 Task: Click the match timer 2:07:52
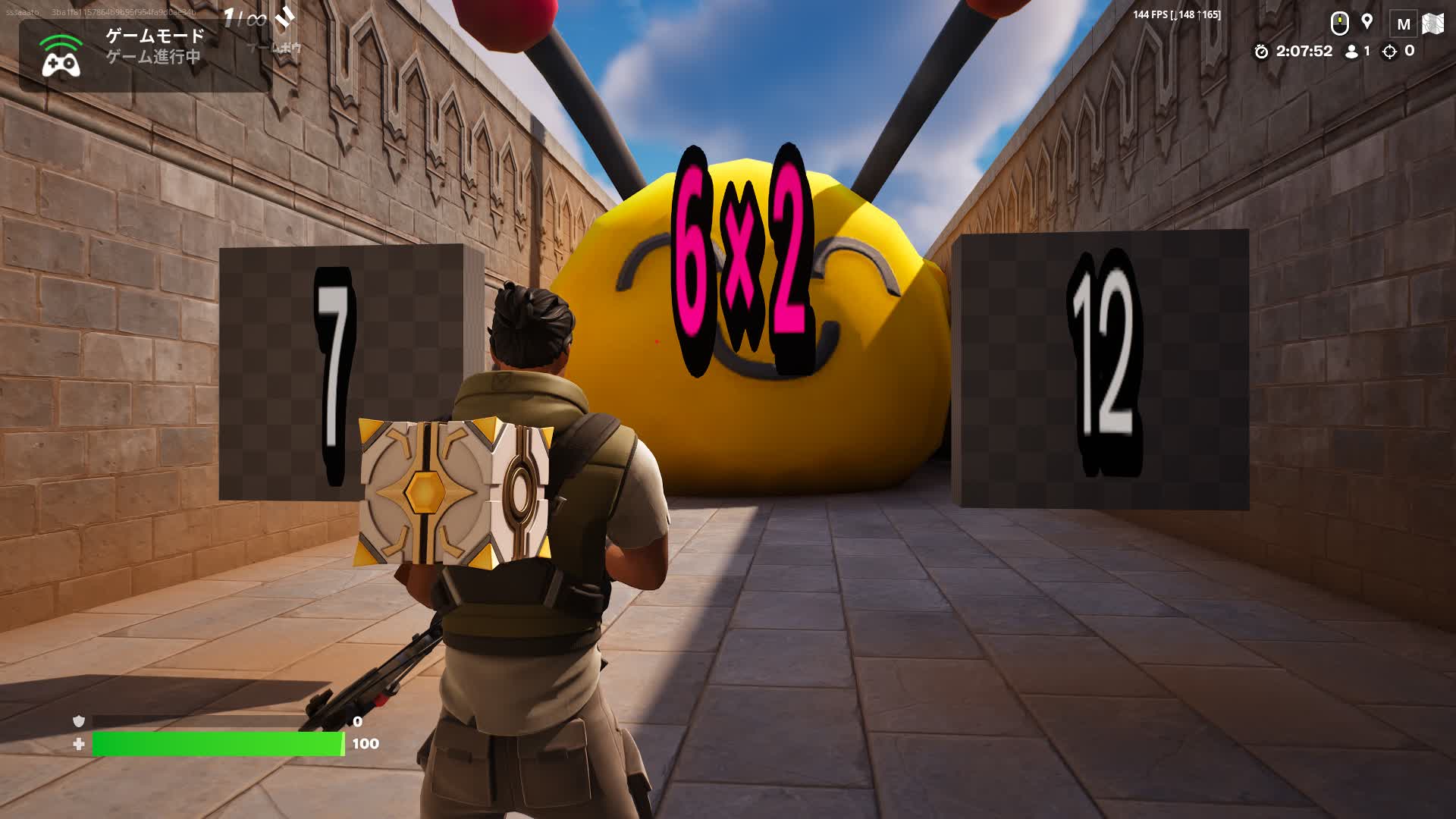click(x=1303, y=52)
